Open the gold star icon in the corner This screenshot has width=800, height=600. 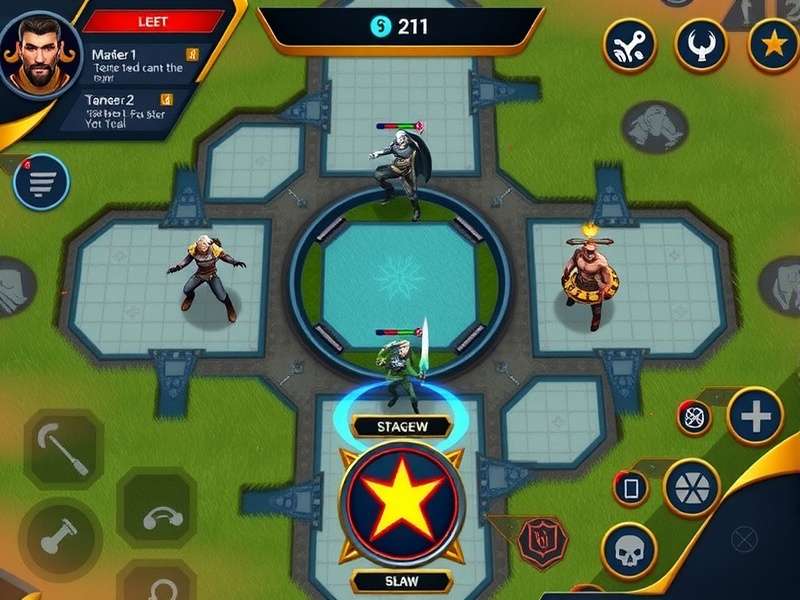click(773, 45)
